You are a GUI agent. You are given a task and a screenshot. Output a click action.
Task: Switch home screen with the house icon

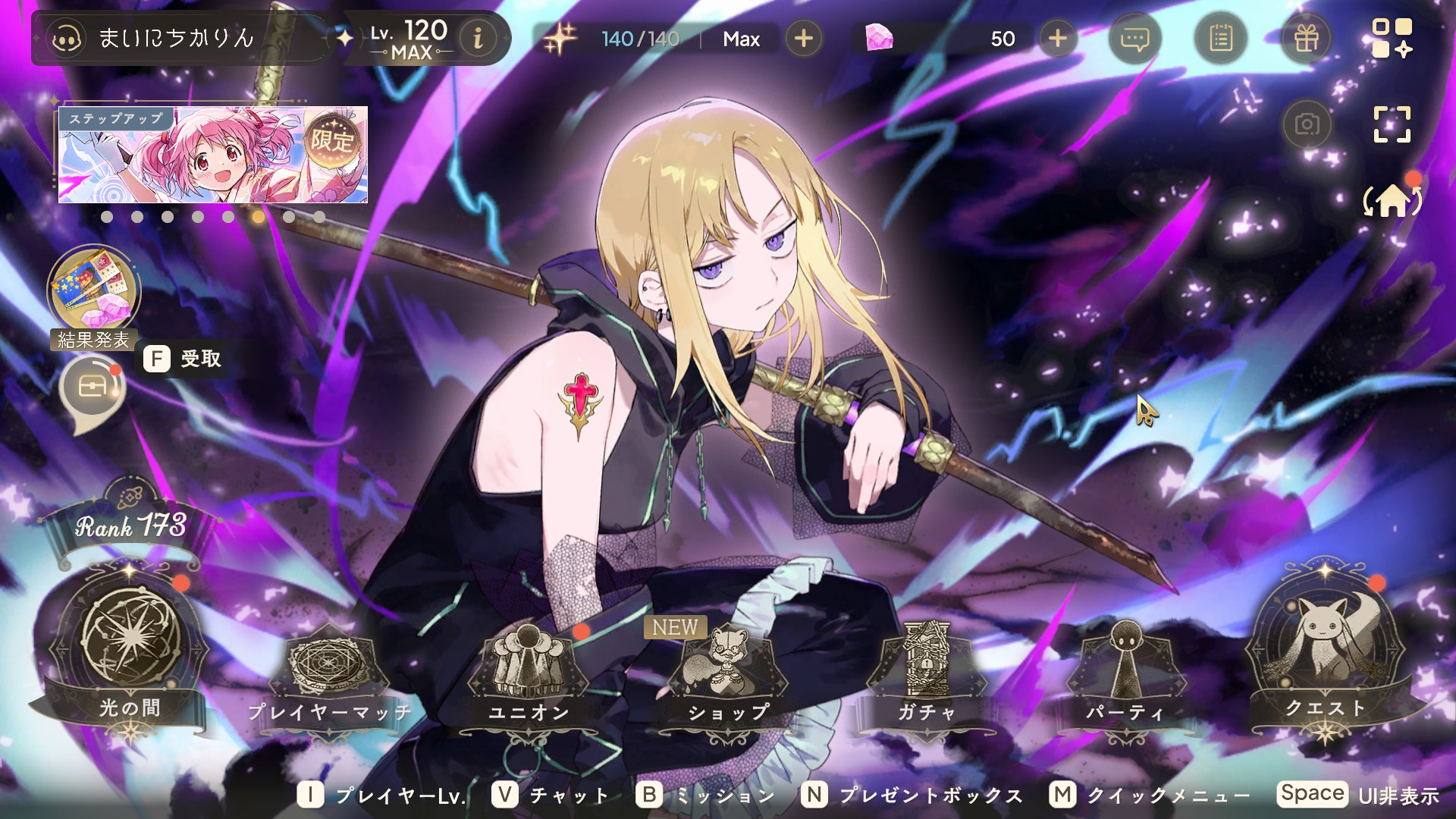point(1392,201)
